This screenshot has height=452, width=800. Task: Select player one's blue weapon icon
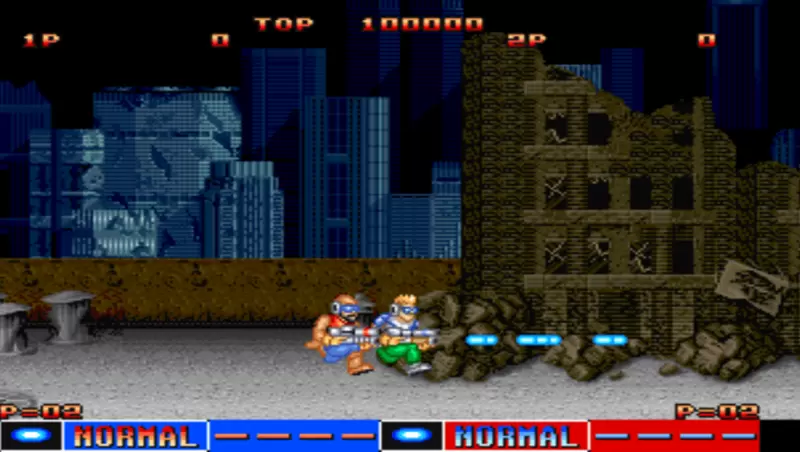tap(32, 436)
